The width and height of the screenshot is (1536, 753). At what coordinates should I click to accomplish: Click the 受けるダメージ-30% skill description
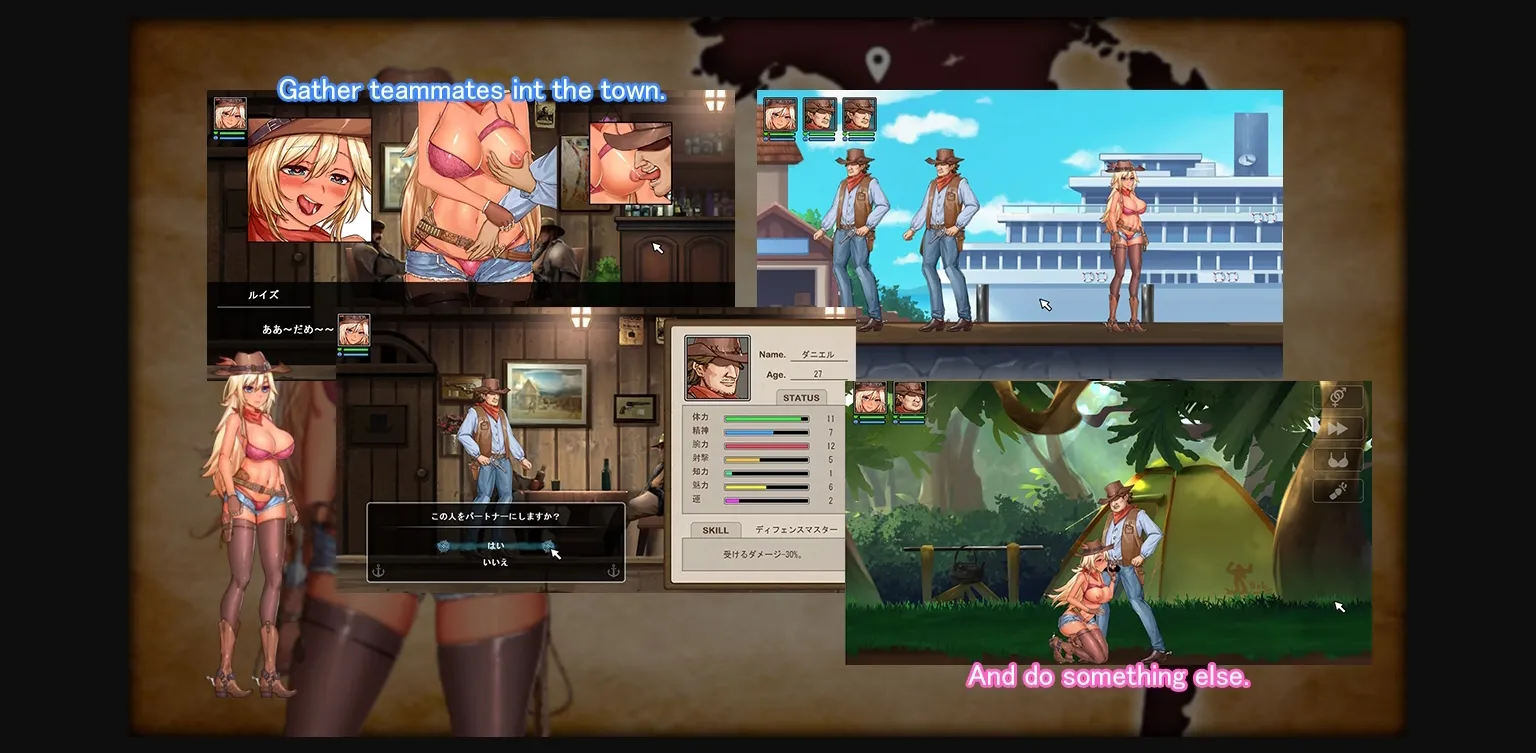(763, 553)
